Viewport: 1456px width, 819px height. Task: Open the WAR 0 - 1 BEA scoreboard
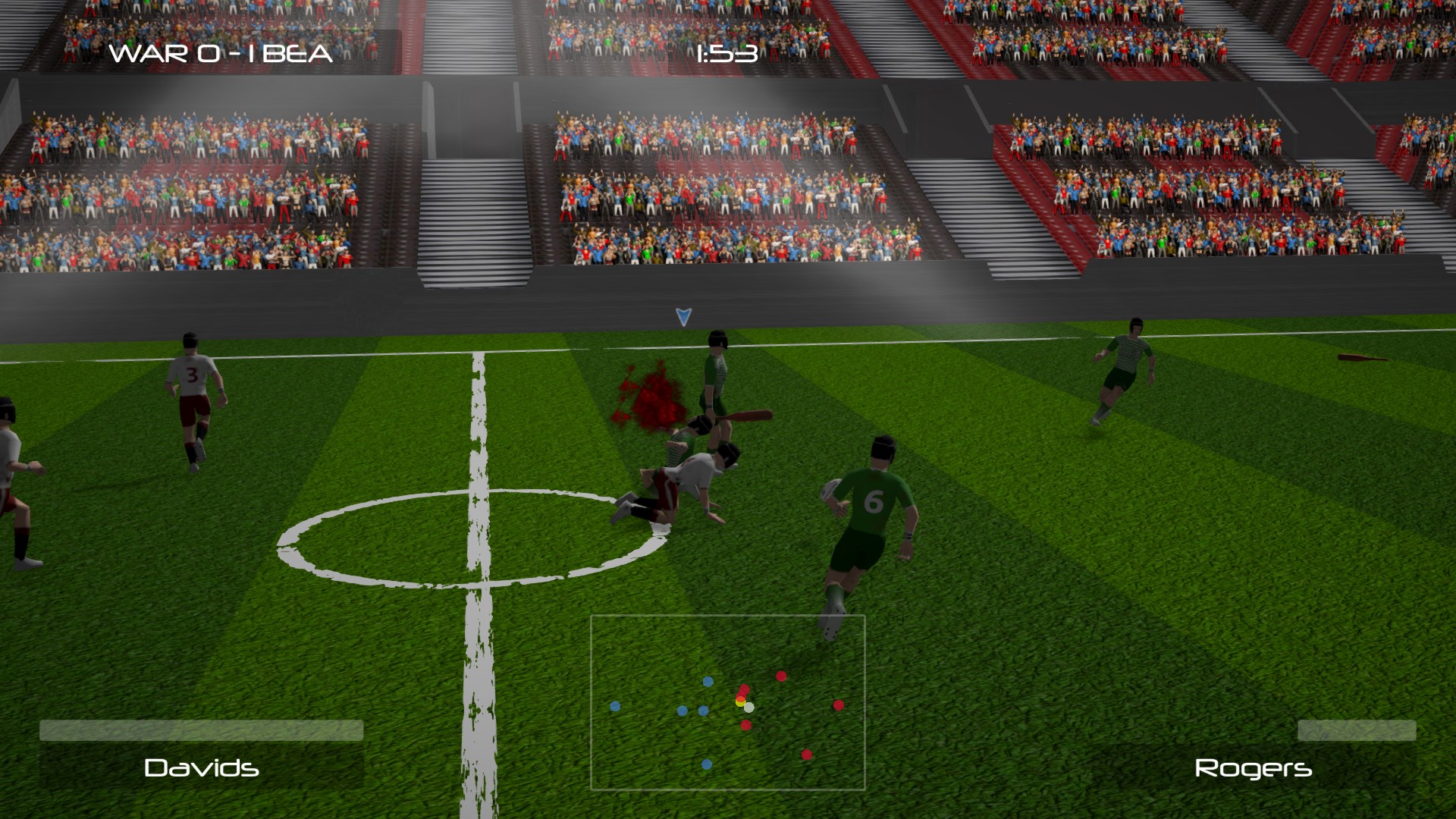click(x=220, y=53)
